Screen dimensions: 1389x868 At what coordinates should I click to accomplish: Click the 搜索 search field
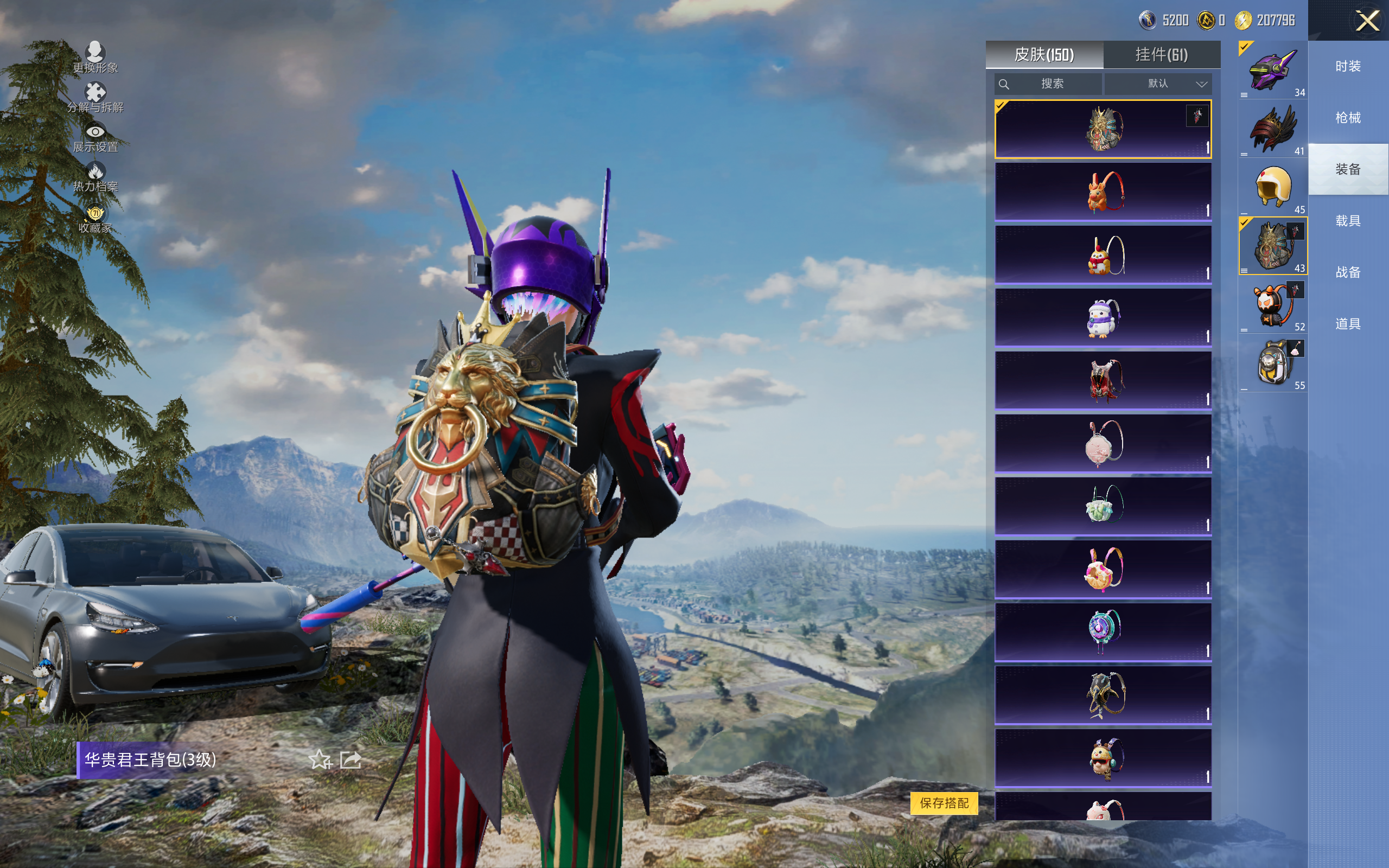click(1048, 84)
